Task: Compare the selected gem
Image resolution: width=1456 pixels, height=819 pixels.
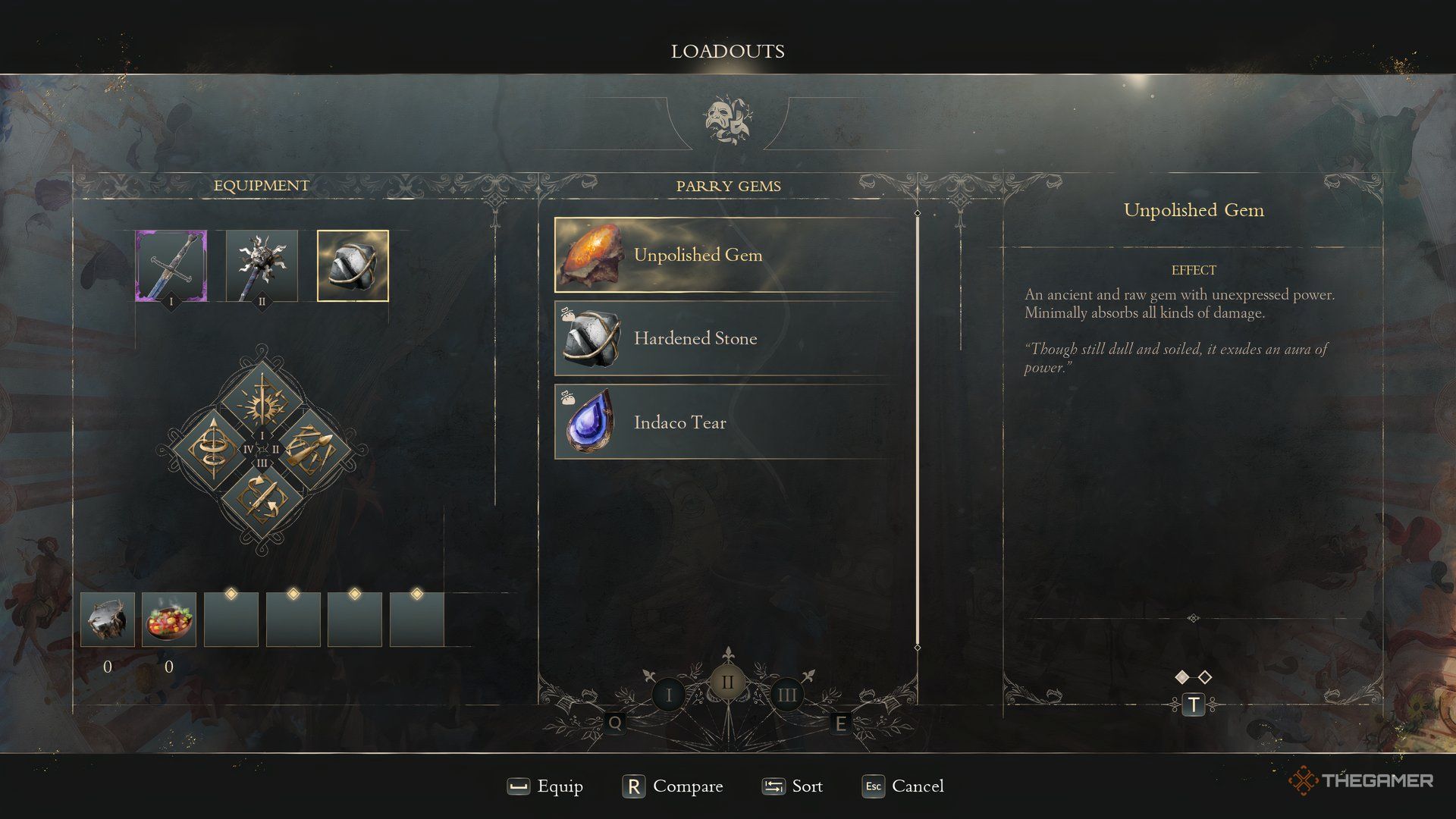Action: (673, 786)
